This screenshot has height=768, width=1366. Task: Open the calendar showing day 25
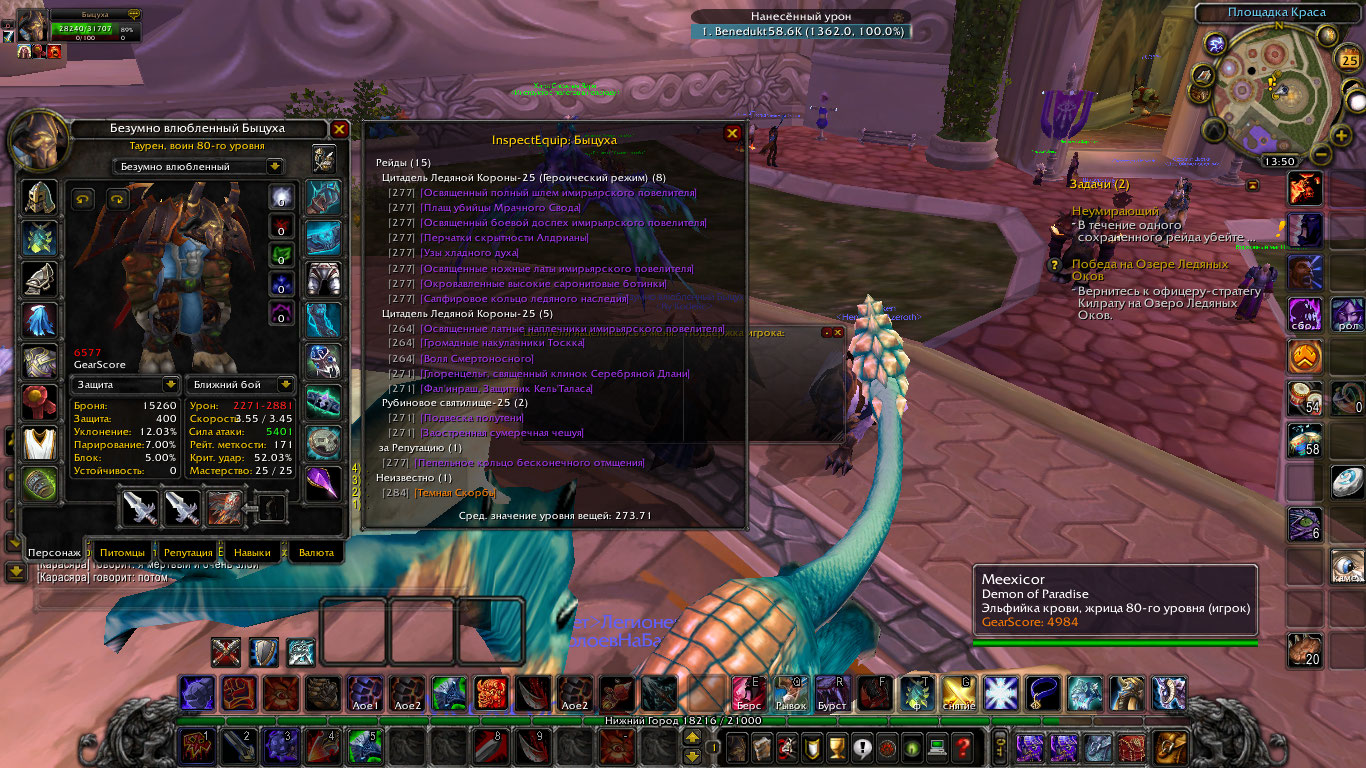point(1347,59)
